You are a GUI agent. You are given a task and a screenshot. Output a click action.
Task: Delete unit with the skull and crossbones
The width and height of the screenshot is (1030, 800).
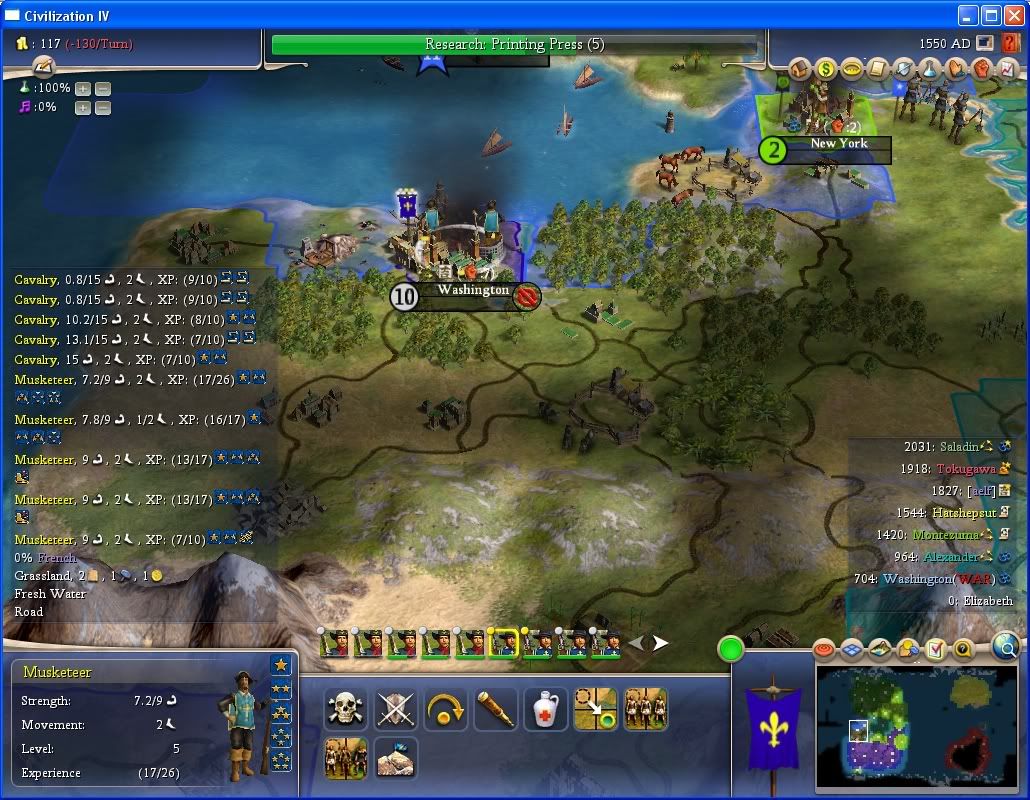coord(343,709)
